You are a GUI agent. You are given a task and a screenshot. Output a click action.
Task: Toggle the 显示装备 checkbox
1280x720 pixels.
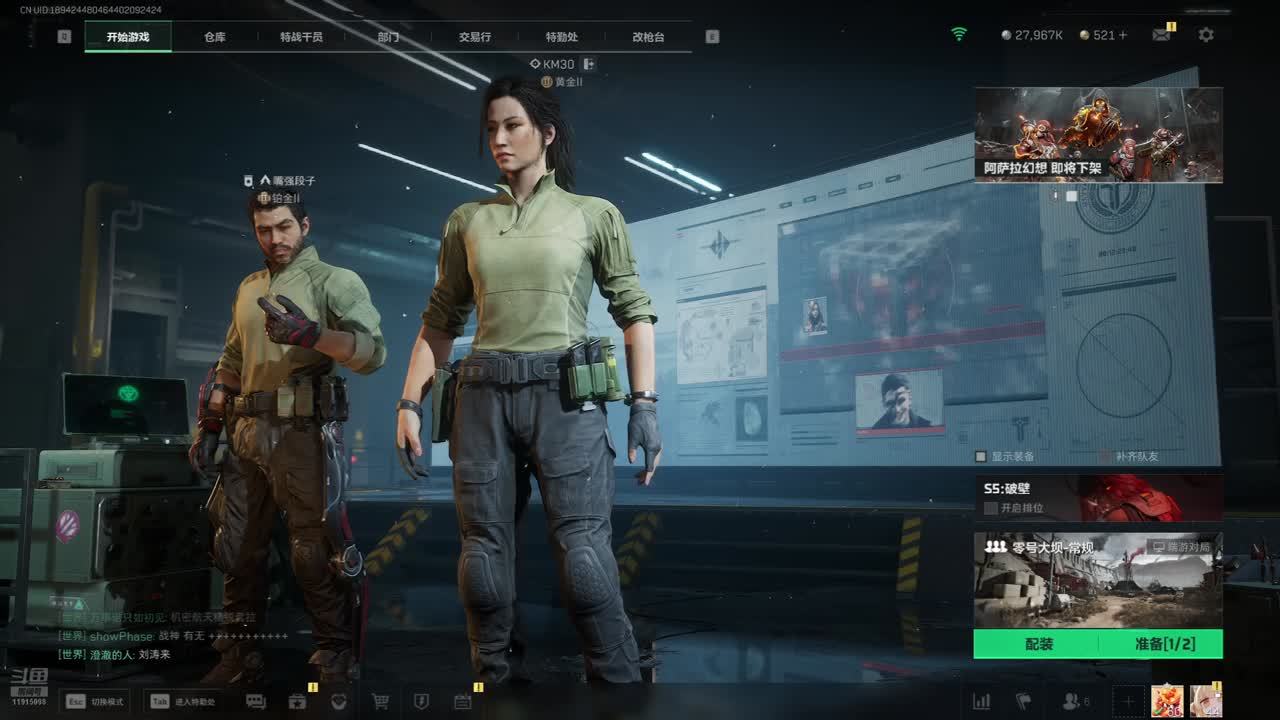pyautogui.click(x=981, y=456)
